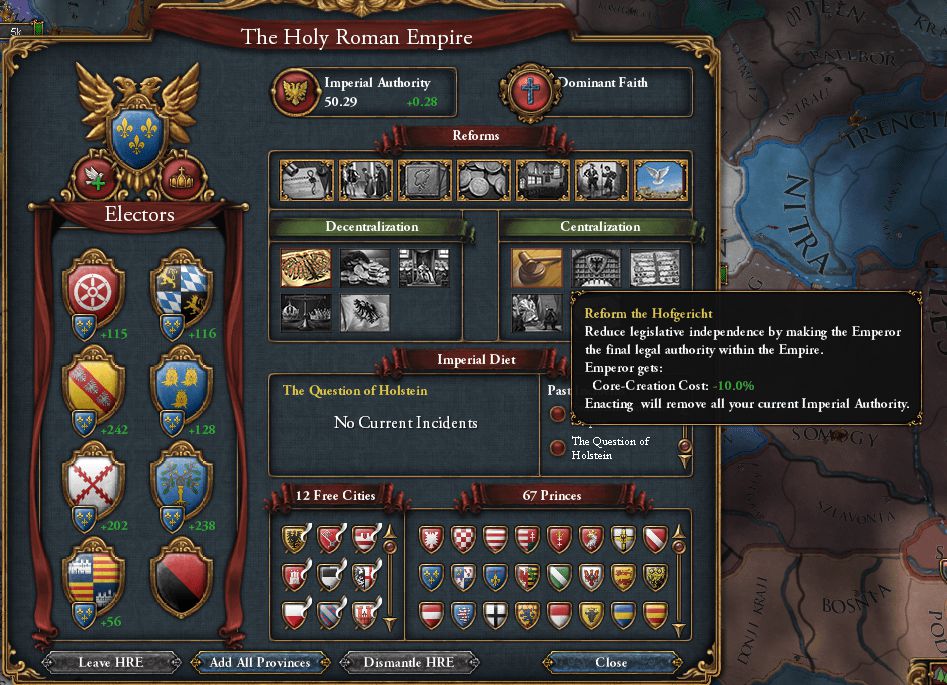This screenshot has width=947, height=685.
Task: Open the emperor's fleur-de-lis shield
Action: pos(138,137)
